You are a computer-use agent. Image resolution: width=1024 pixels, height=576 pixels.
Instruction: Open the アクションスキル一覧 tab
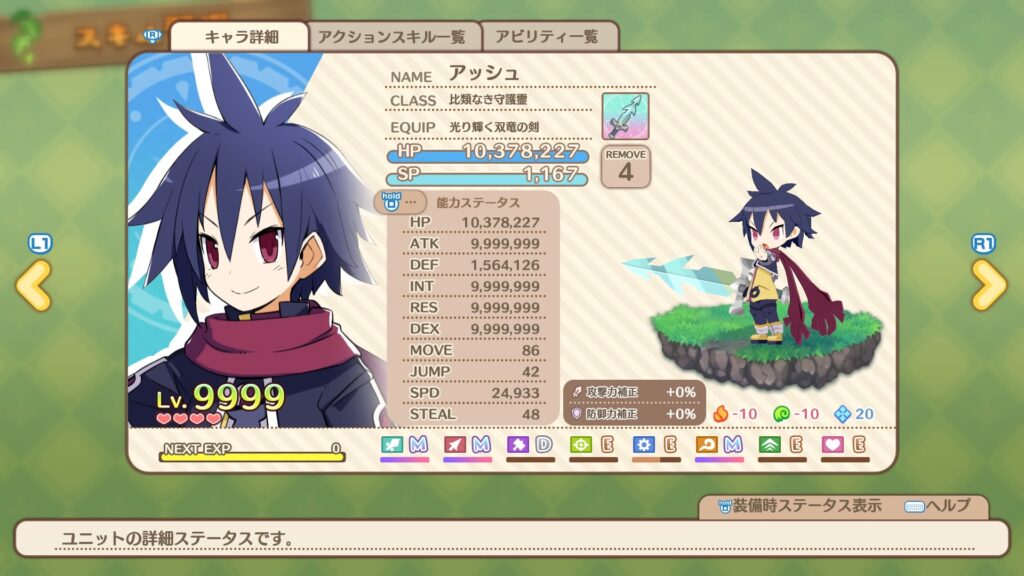point(391,37)
